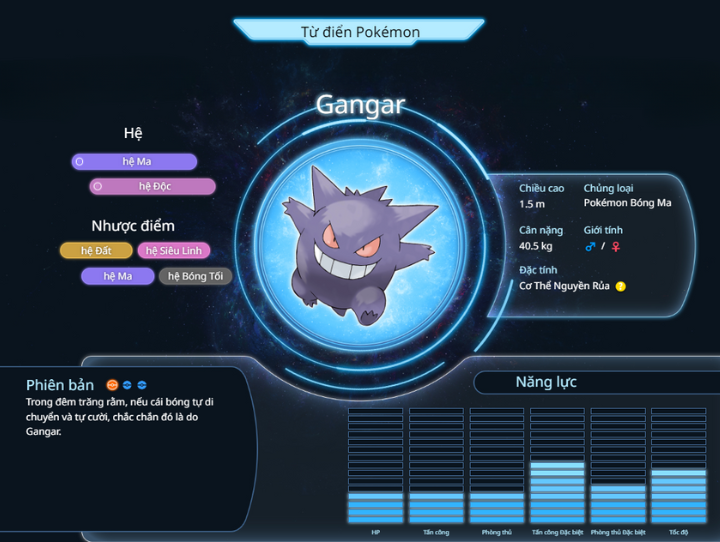Viewport: 720px width, 542px height.
Task: Choose the hệ Độc type badge
Action: click(x=152, y=186)
